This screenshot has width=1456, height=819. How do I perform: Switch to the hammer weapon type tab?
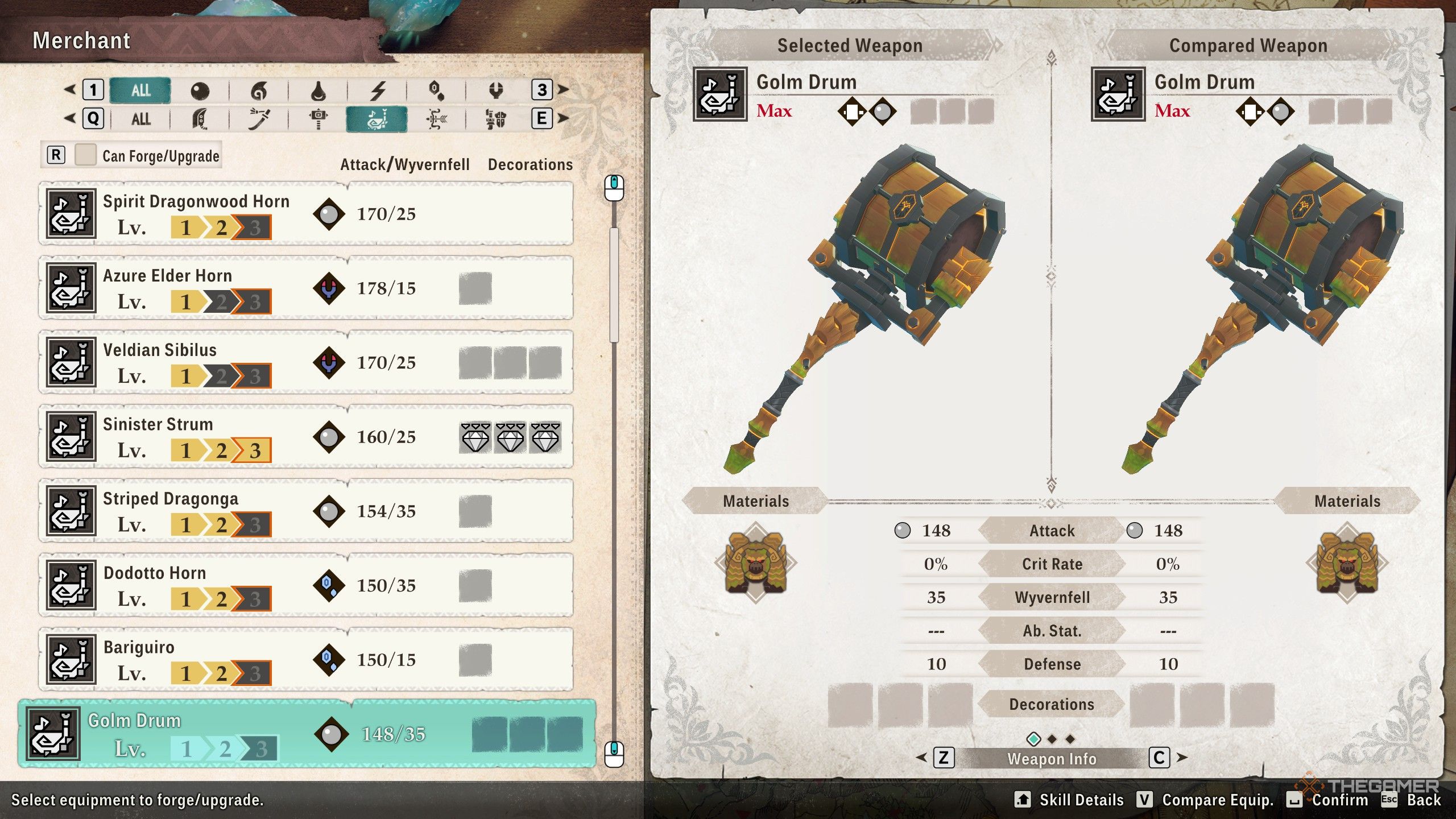tap(318, 119)
